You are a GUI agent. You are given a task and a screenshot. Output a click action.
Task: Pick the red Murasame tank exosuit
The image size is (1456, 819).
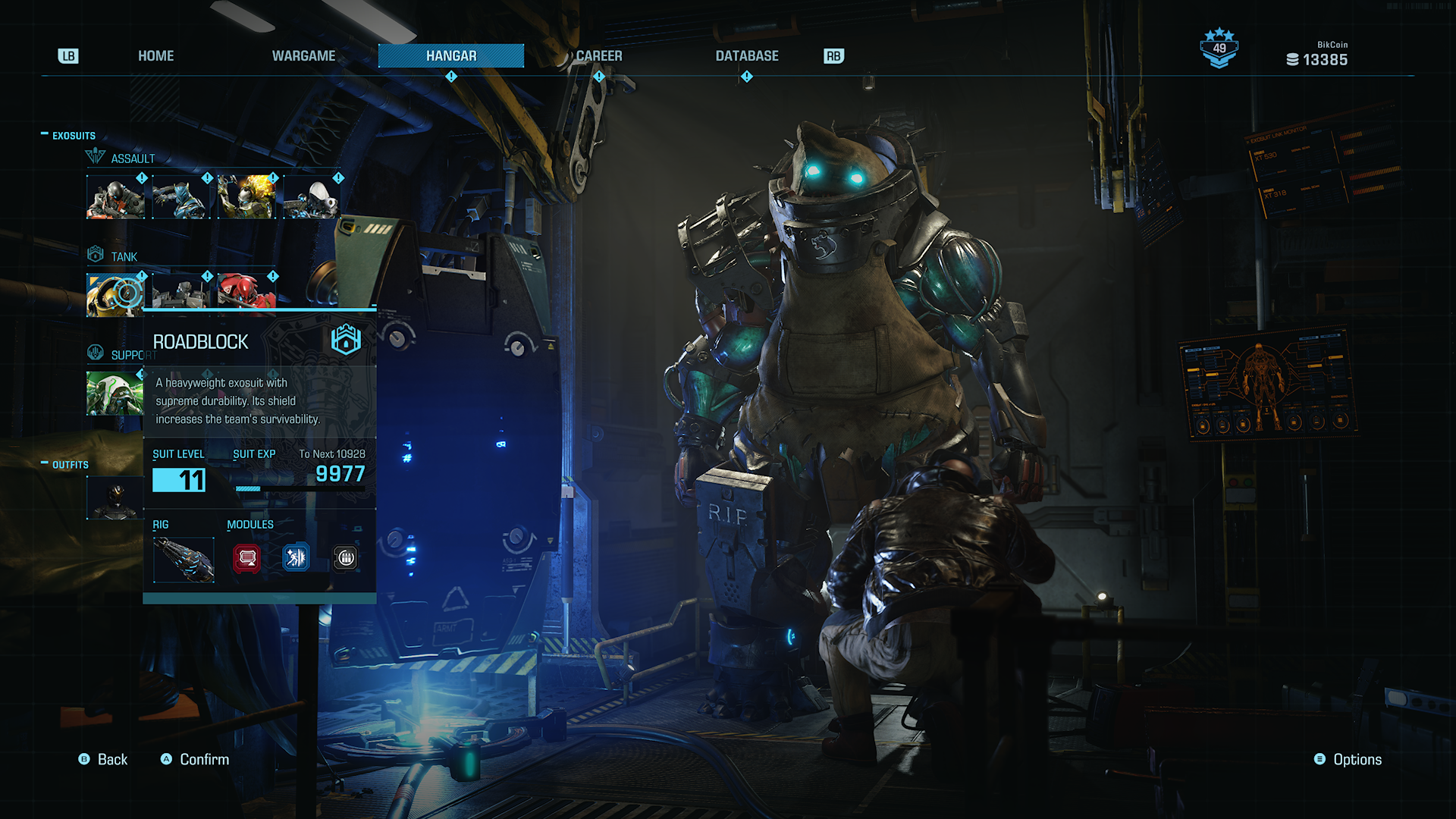tap(246, 291)
